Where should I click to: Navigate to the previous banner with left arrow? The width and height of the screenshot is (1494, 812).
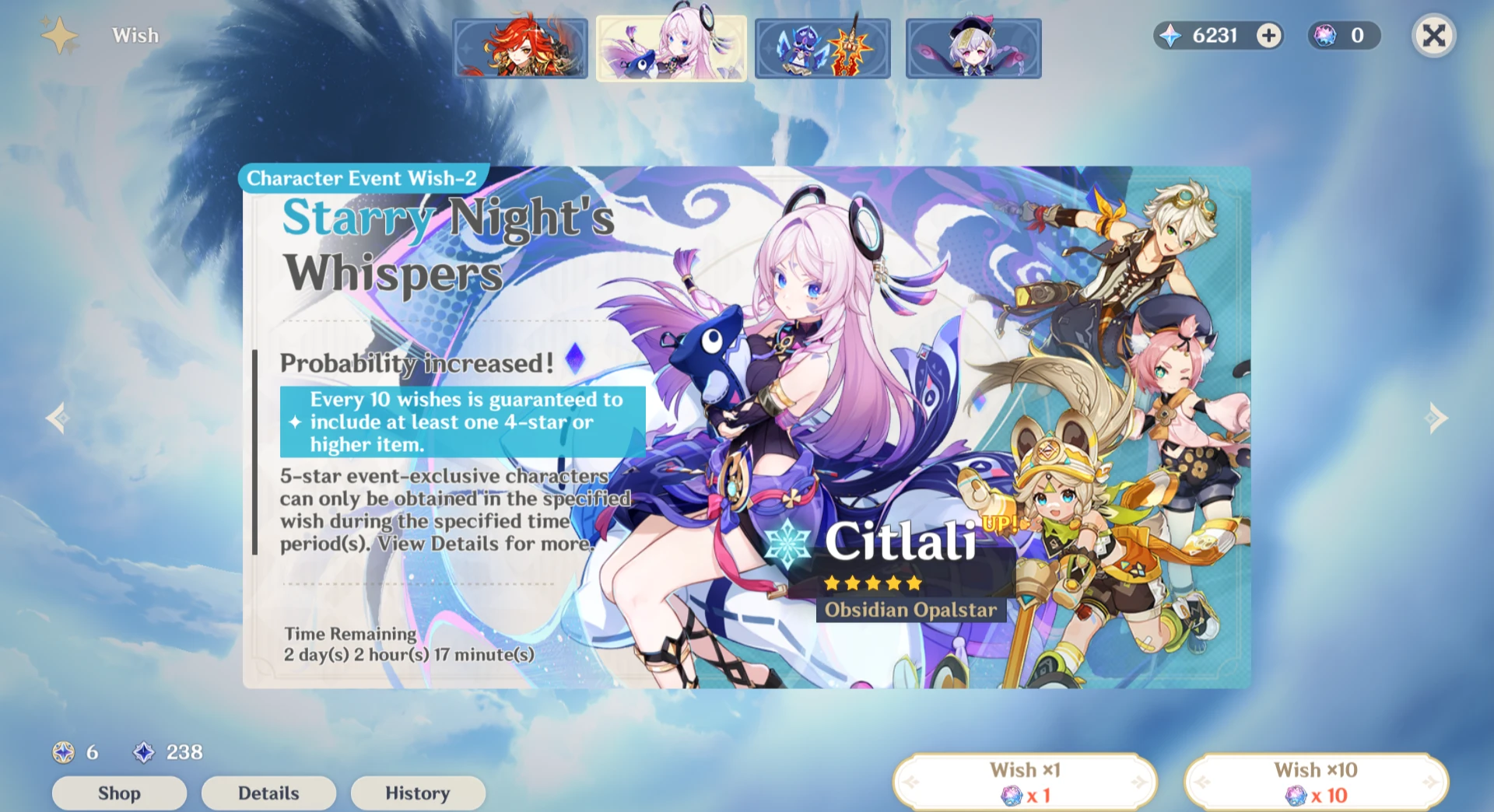(x=58, y=418)
